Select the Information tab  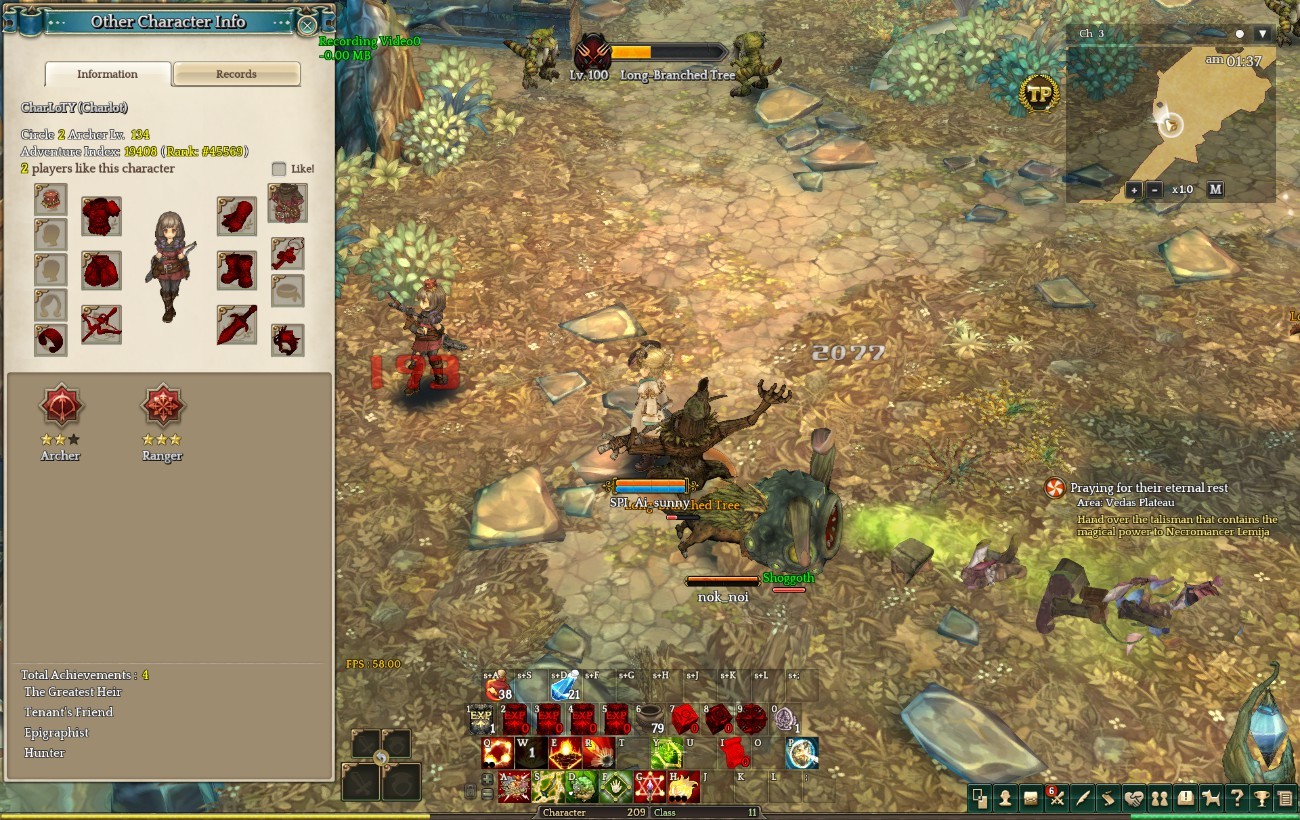pos(108,74)
